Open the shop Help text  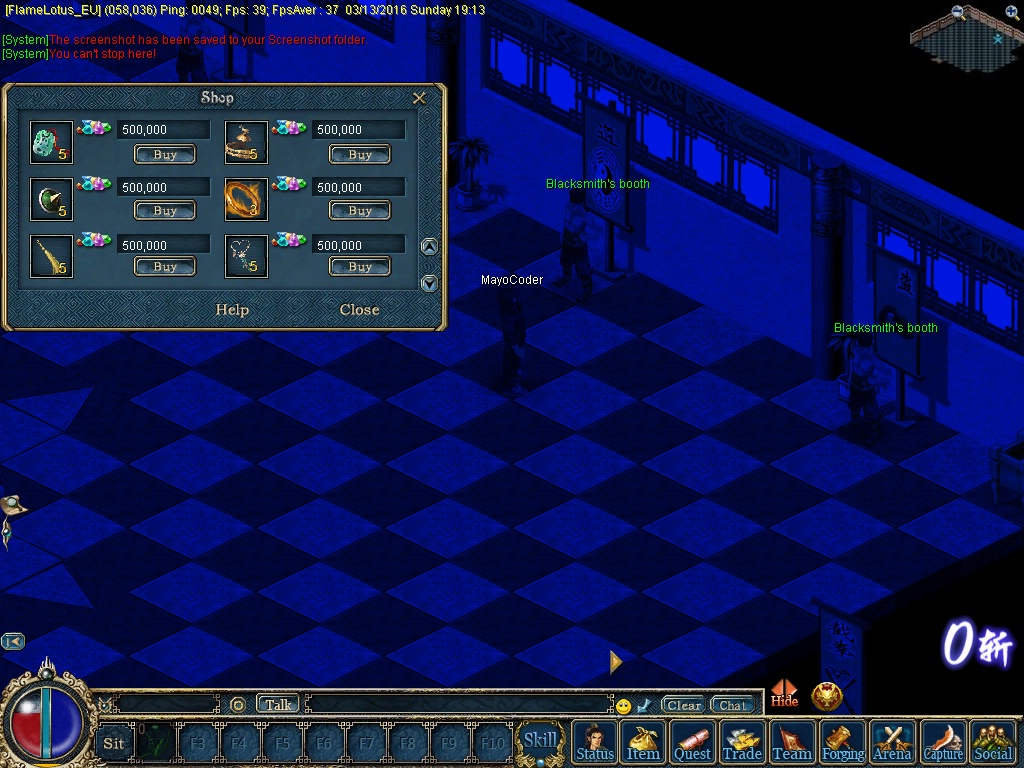point(232,310)
